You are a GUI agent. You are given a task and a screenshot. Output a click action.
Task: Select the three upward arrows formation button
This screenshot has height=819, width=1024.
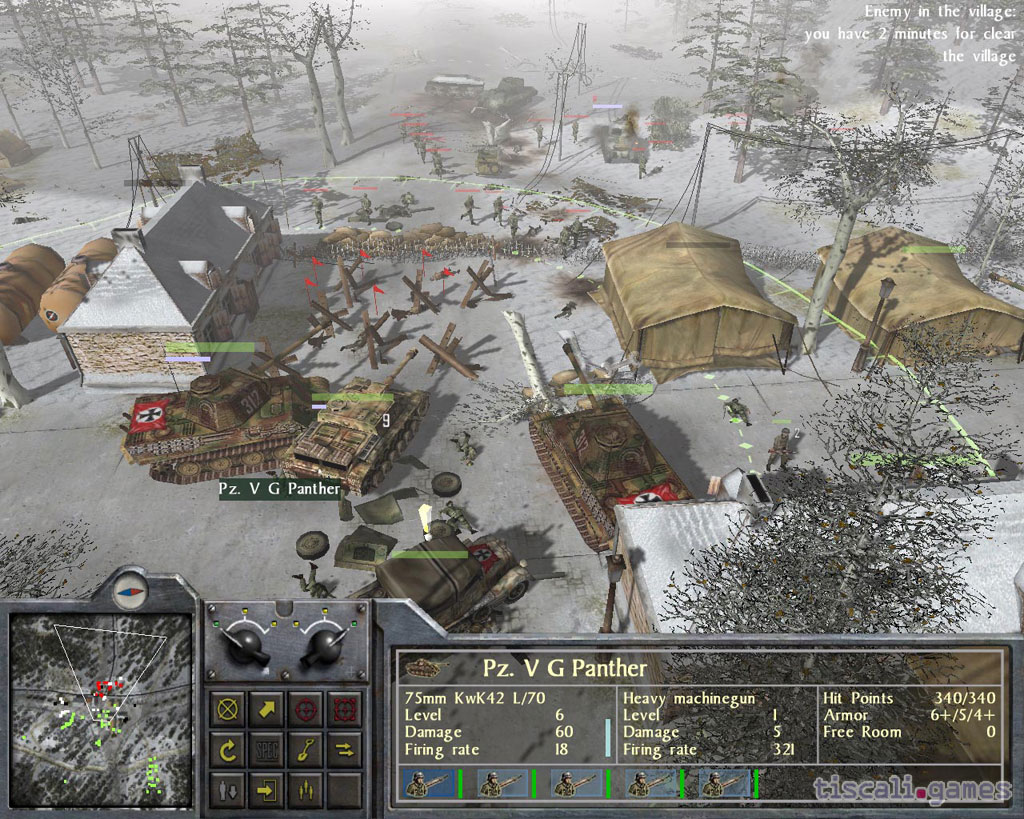(306, 789)
